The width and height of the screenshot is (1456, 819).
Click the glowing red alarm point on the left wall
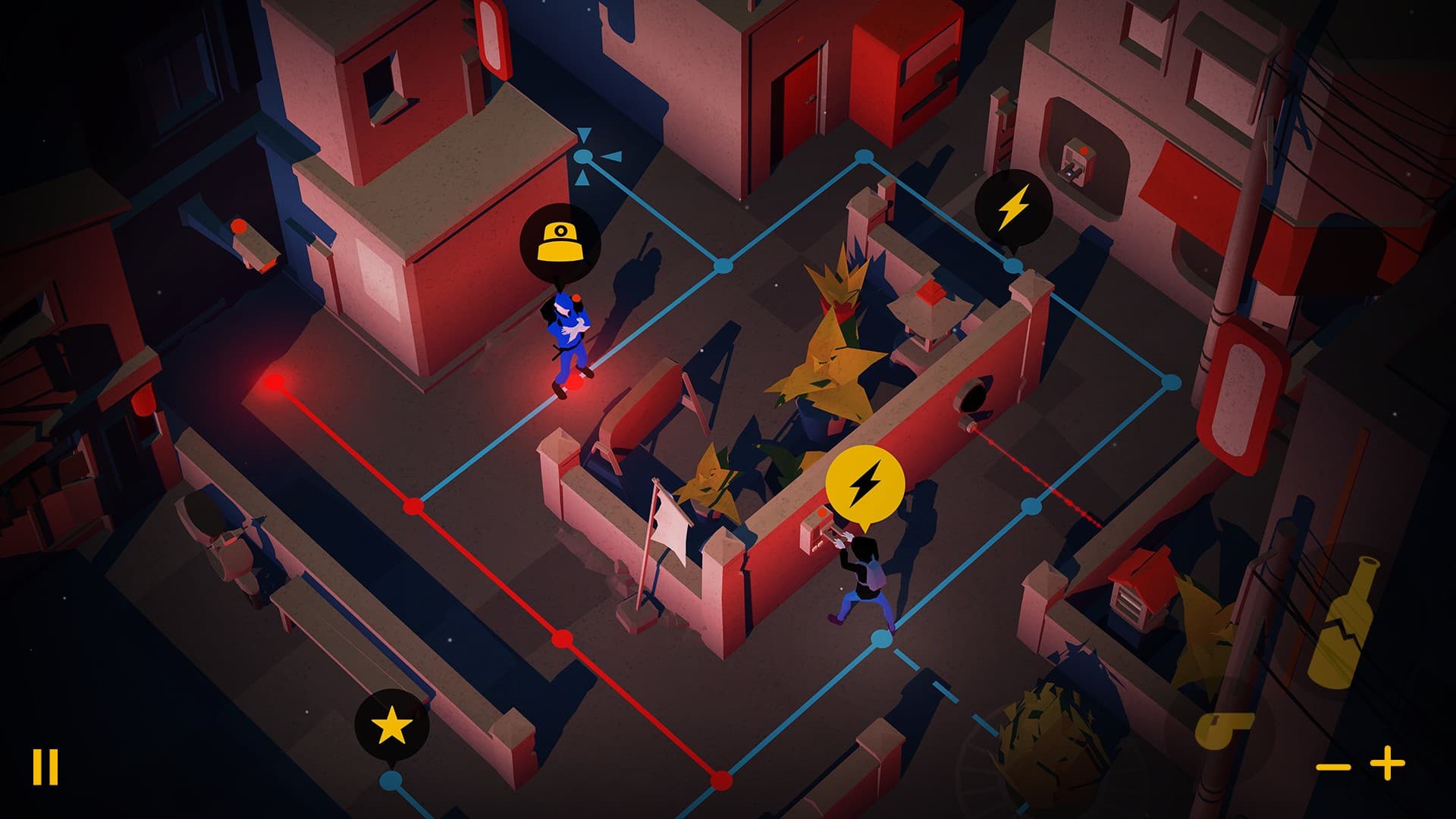click(x=275, y=383)
